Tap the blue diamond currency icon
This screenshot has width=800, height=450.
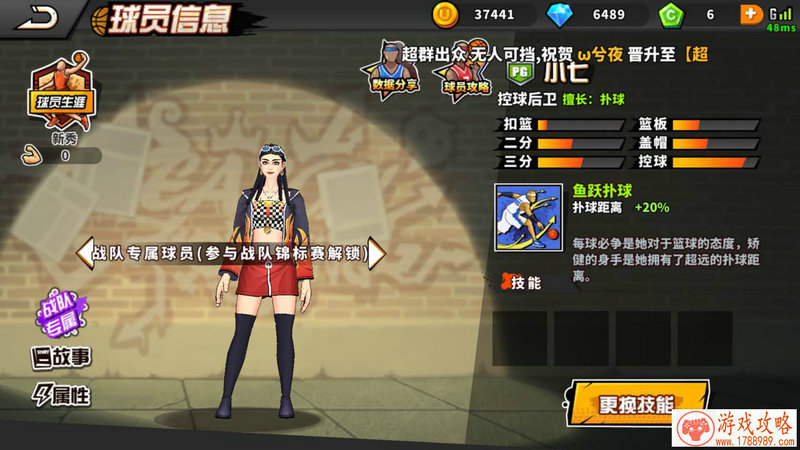pos(558,14)
